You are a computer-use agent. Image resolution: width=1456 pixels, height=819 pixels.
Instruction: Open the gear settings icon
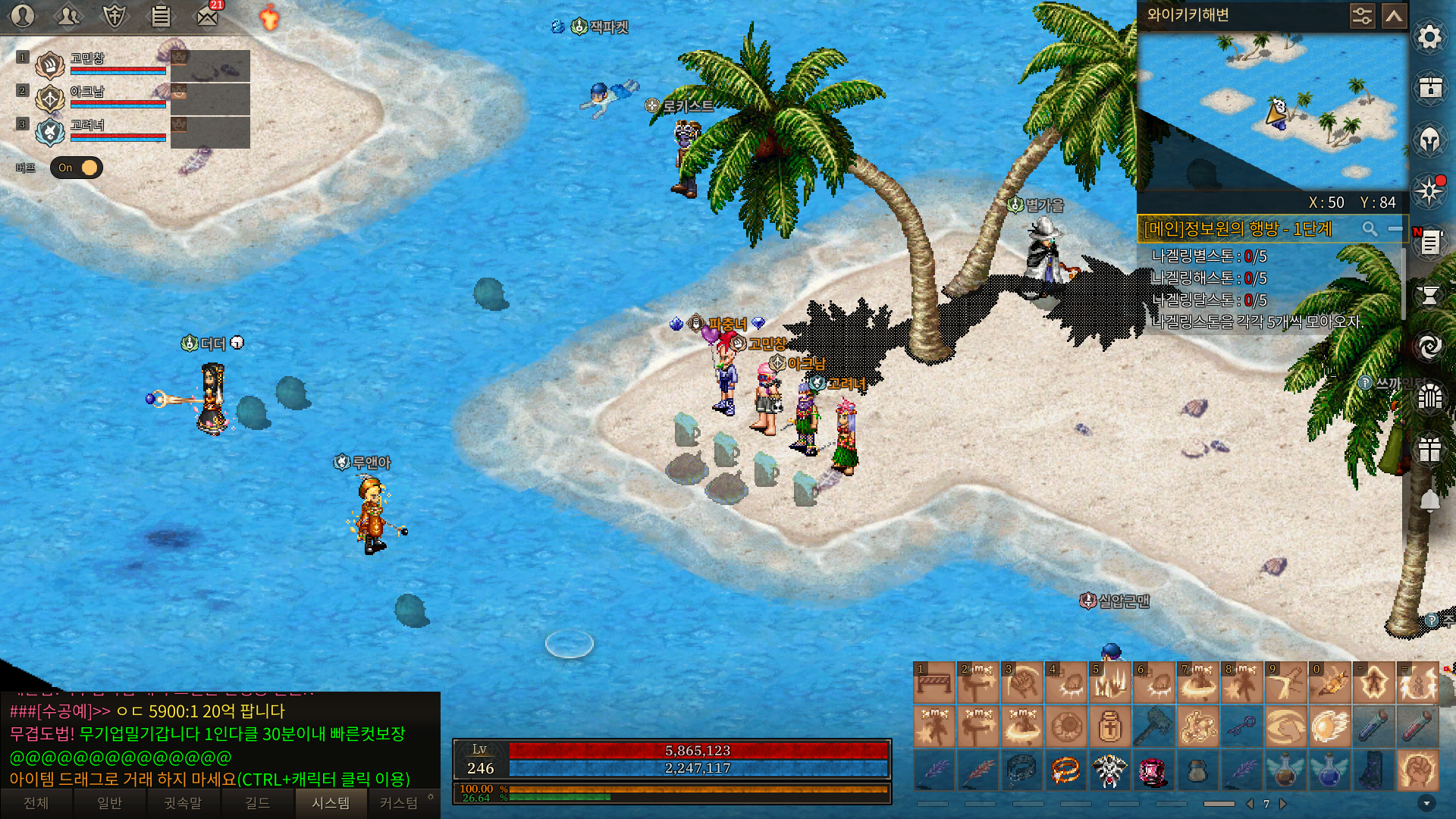coord(1429,37)
